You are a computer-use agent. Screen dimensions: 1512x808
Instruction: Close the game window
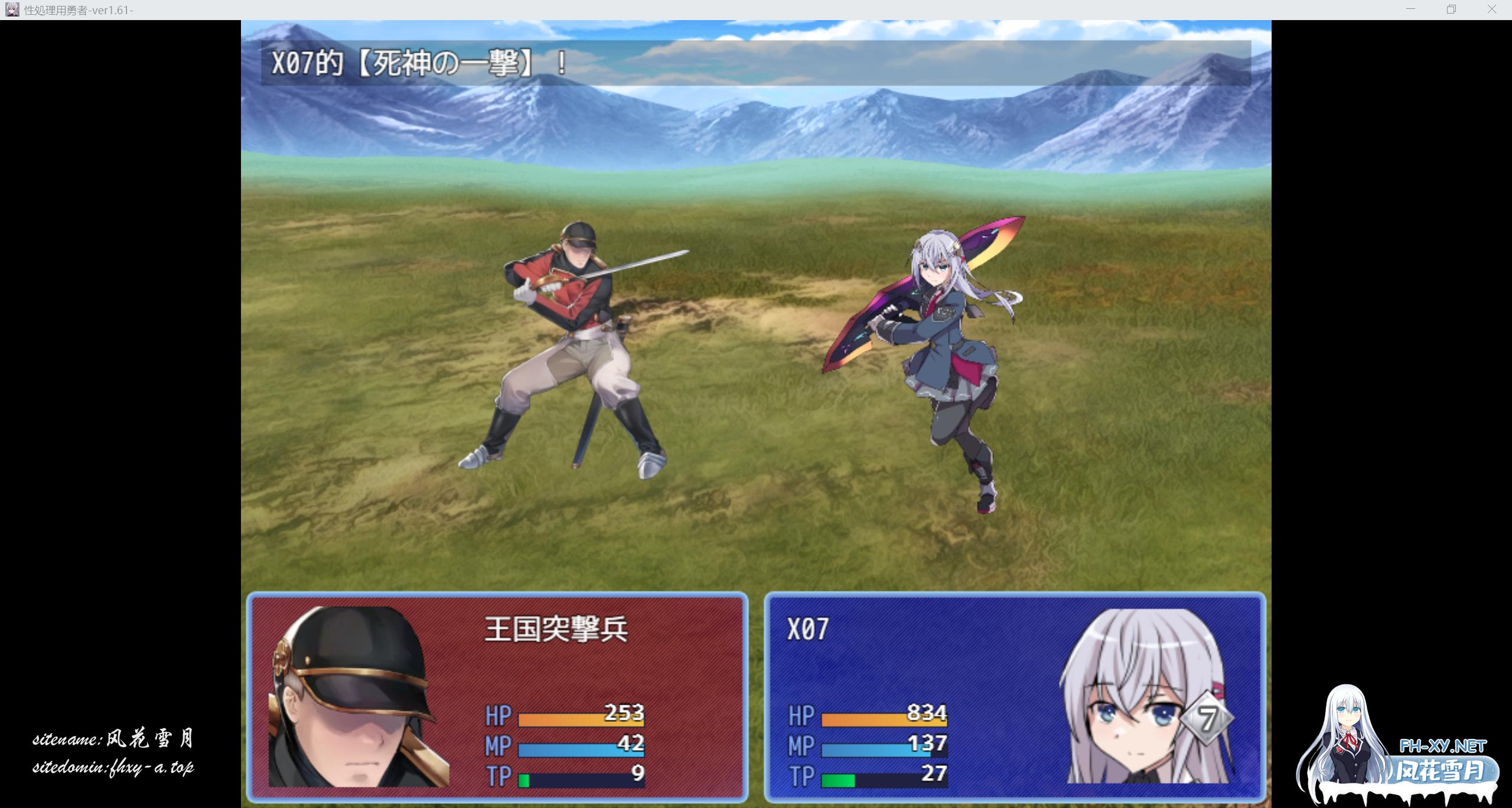click(1491, 9)
